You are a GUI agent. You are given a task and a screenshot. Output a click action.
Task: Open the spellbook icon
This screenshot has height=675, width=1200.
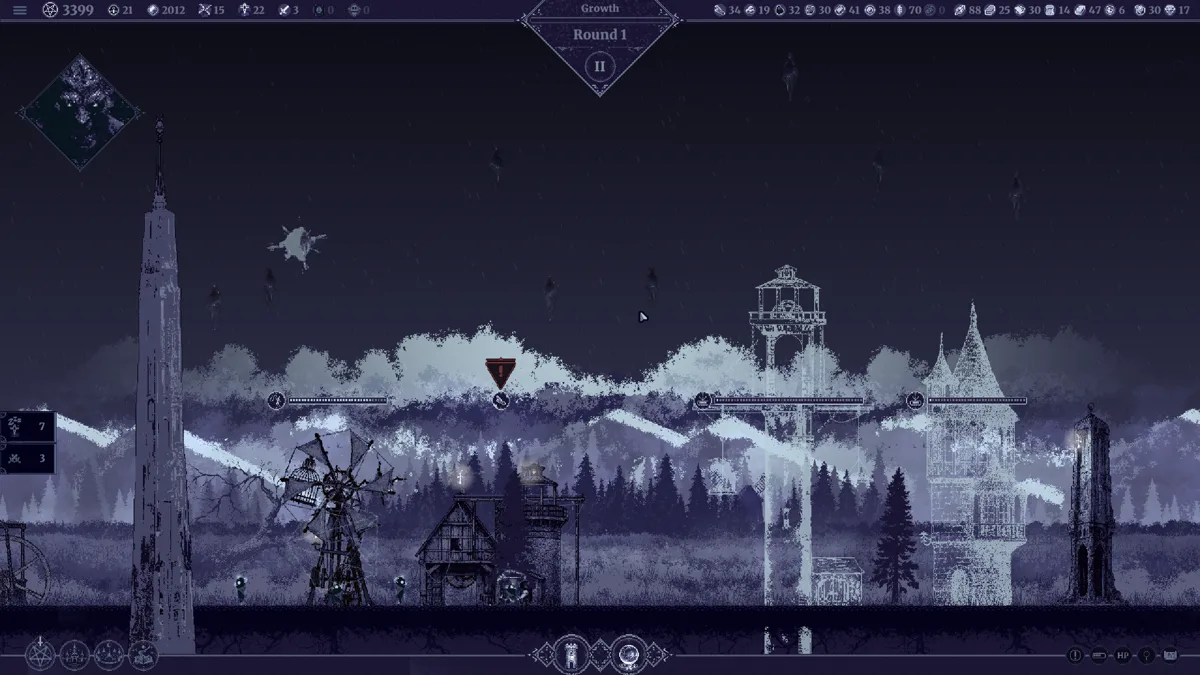[143, 655]
